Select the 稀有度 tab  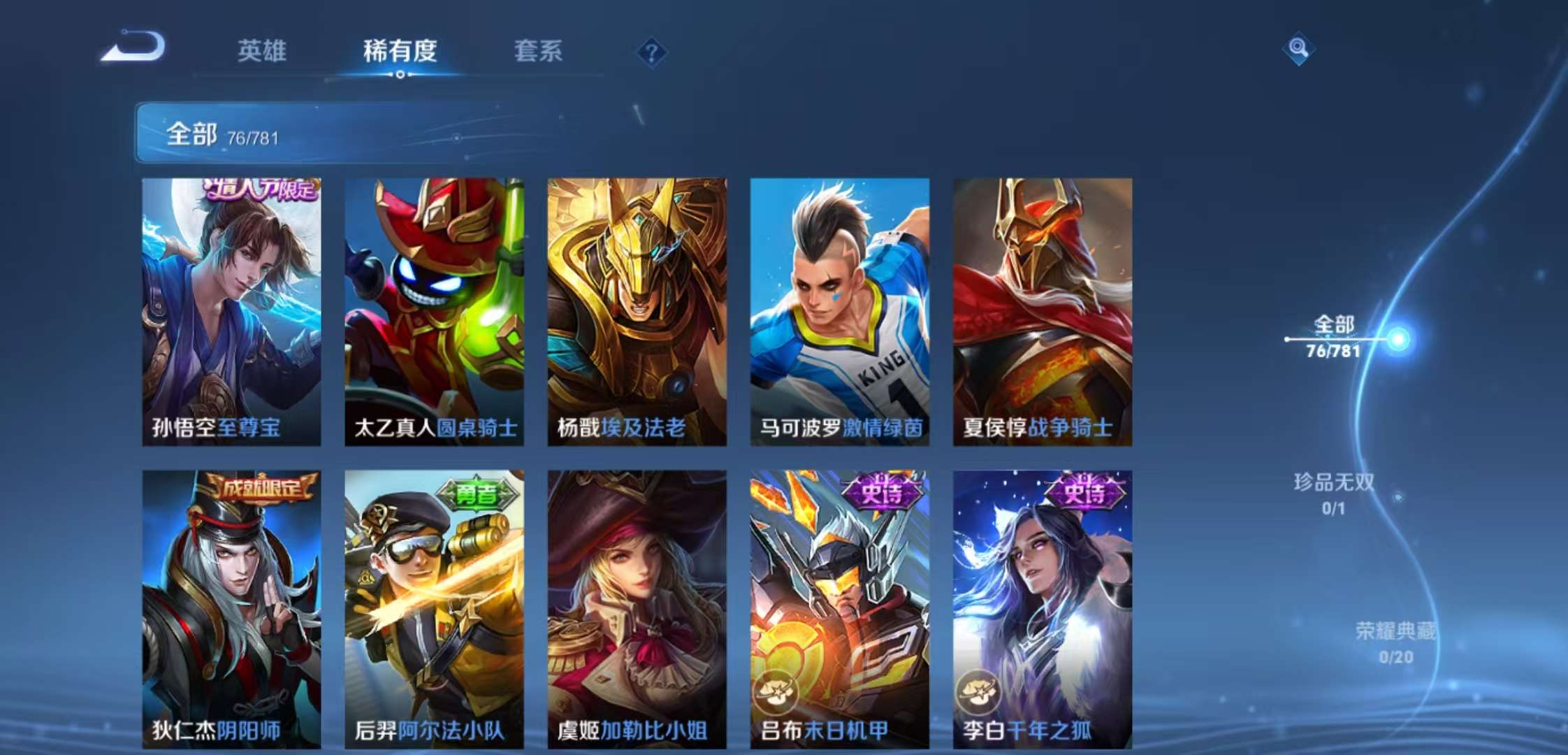point(400,50)
